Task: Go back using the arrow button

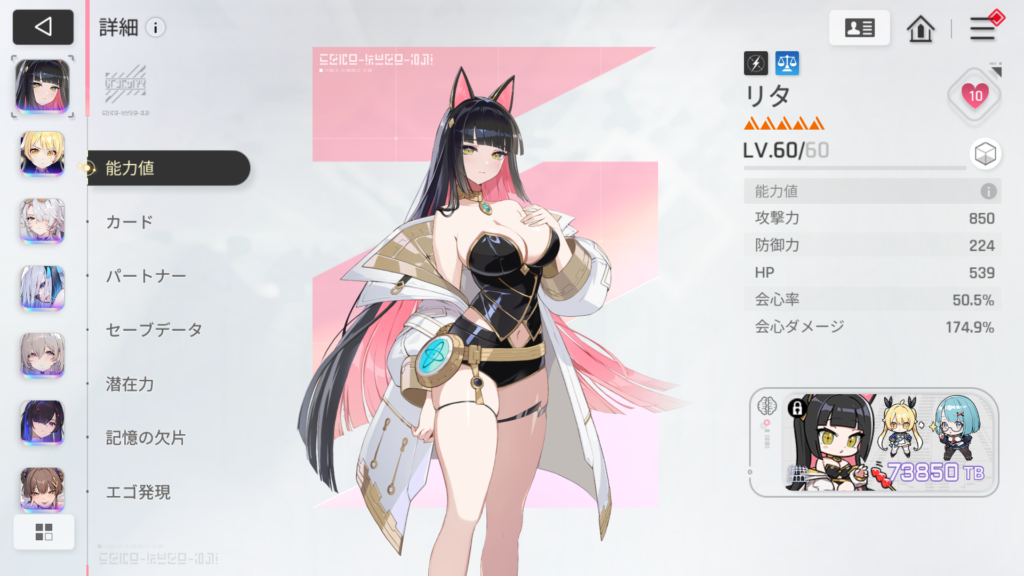Action: 43,27
